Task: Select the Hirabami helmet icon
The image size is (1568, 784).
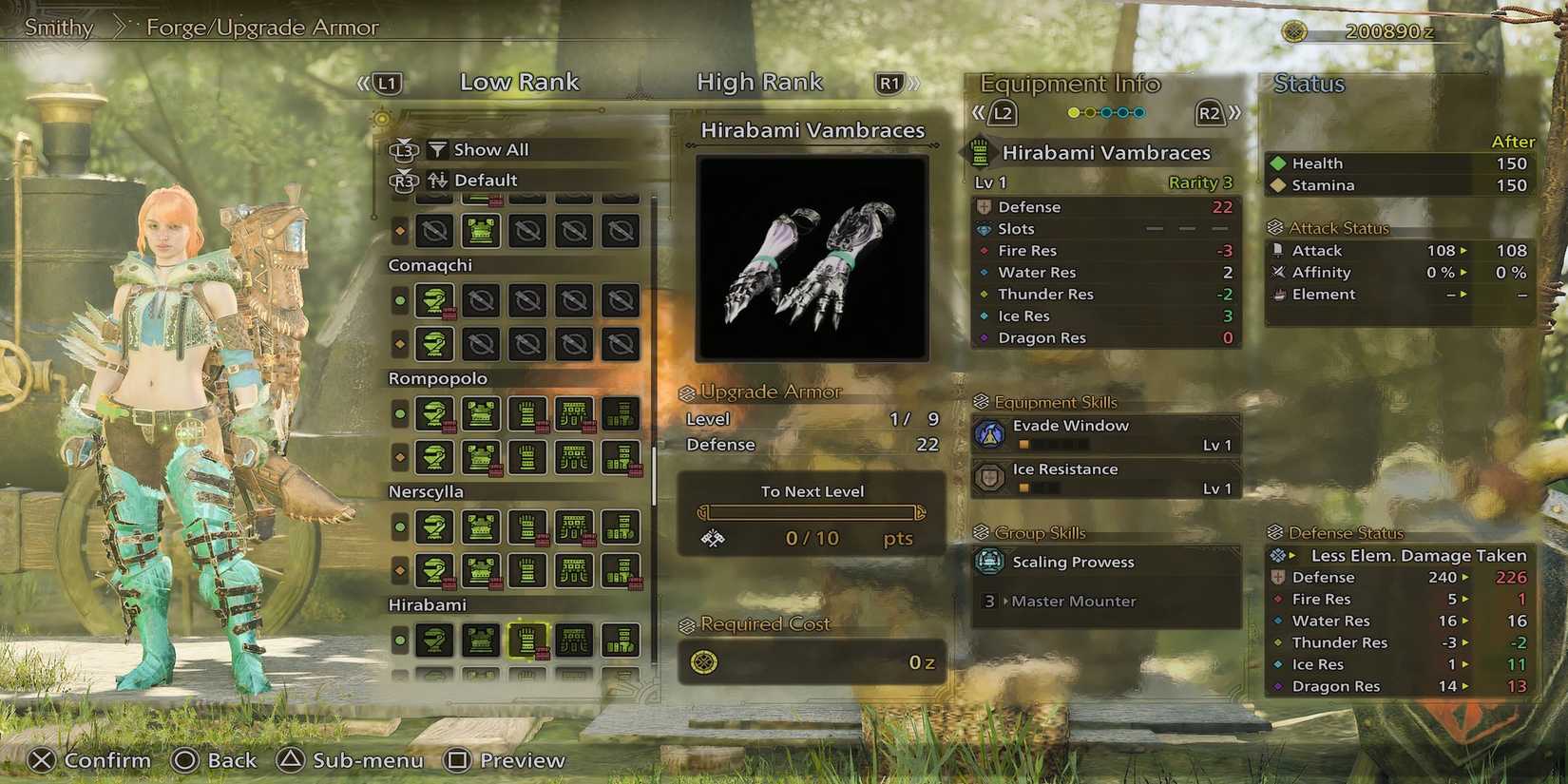Action: [x=434, y=640]
